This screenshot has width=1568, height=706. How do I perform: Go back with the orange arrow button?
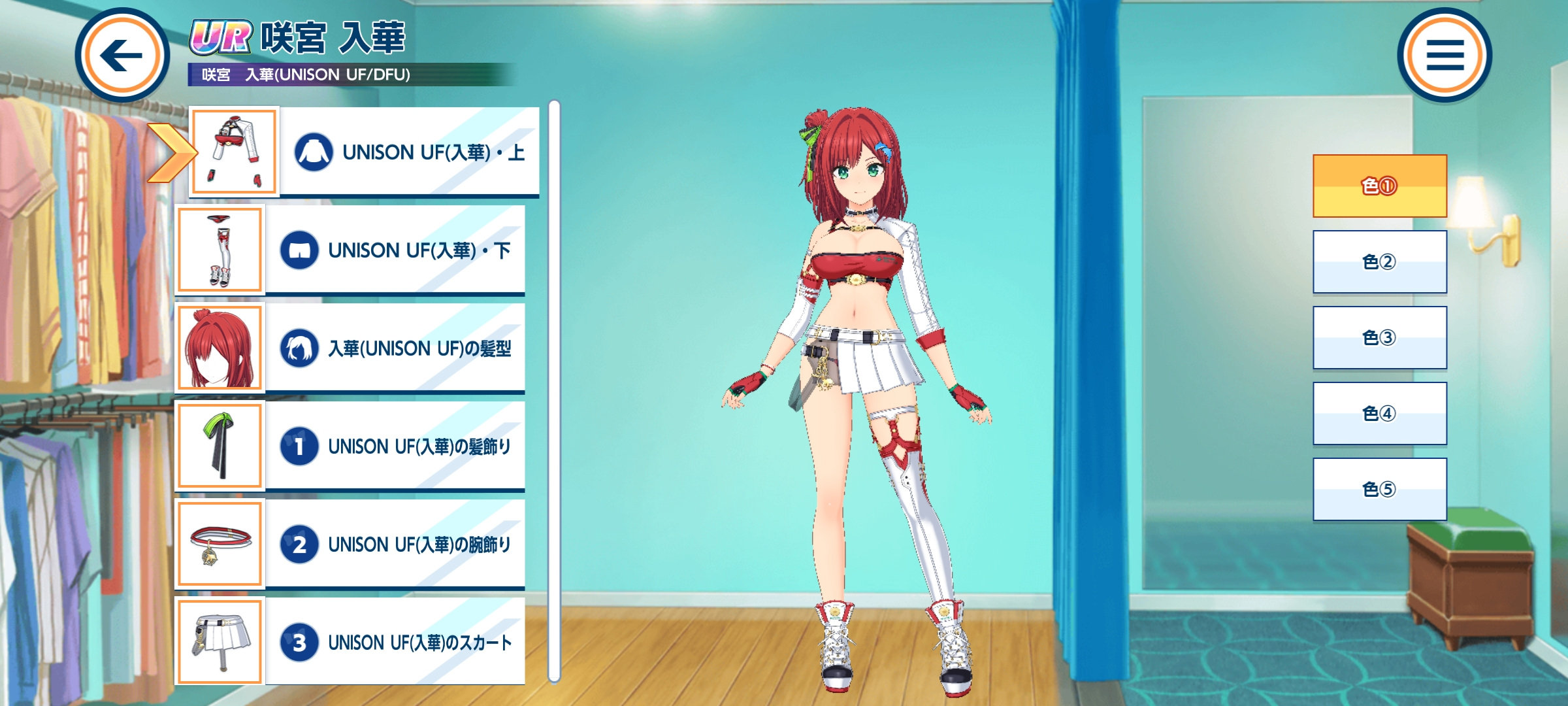click(x=122, y=55)
